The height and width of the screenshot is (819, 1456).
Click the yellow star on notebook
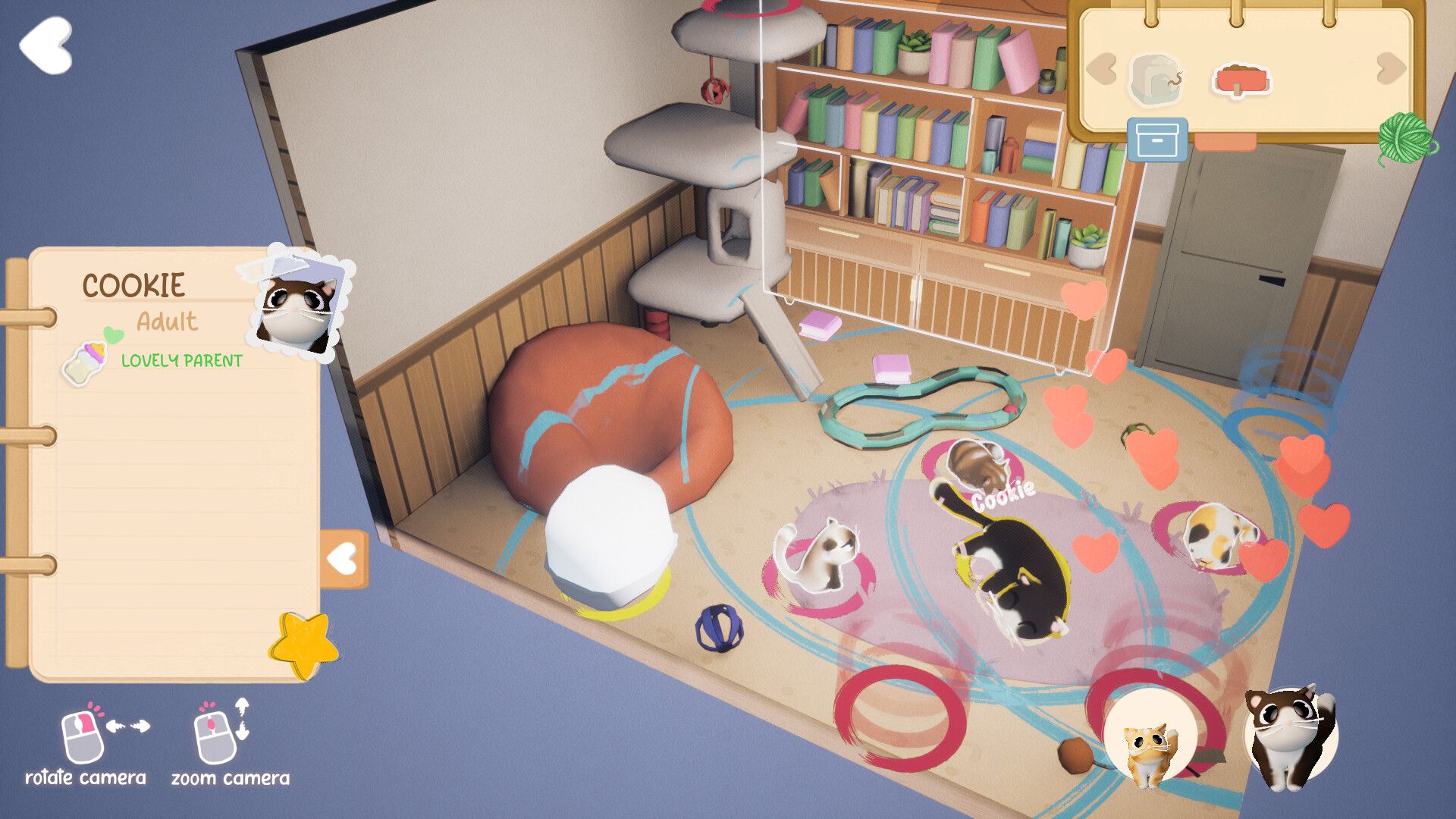tap(304, 646)
